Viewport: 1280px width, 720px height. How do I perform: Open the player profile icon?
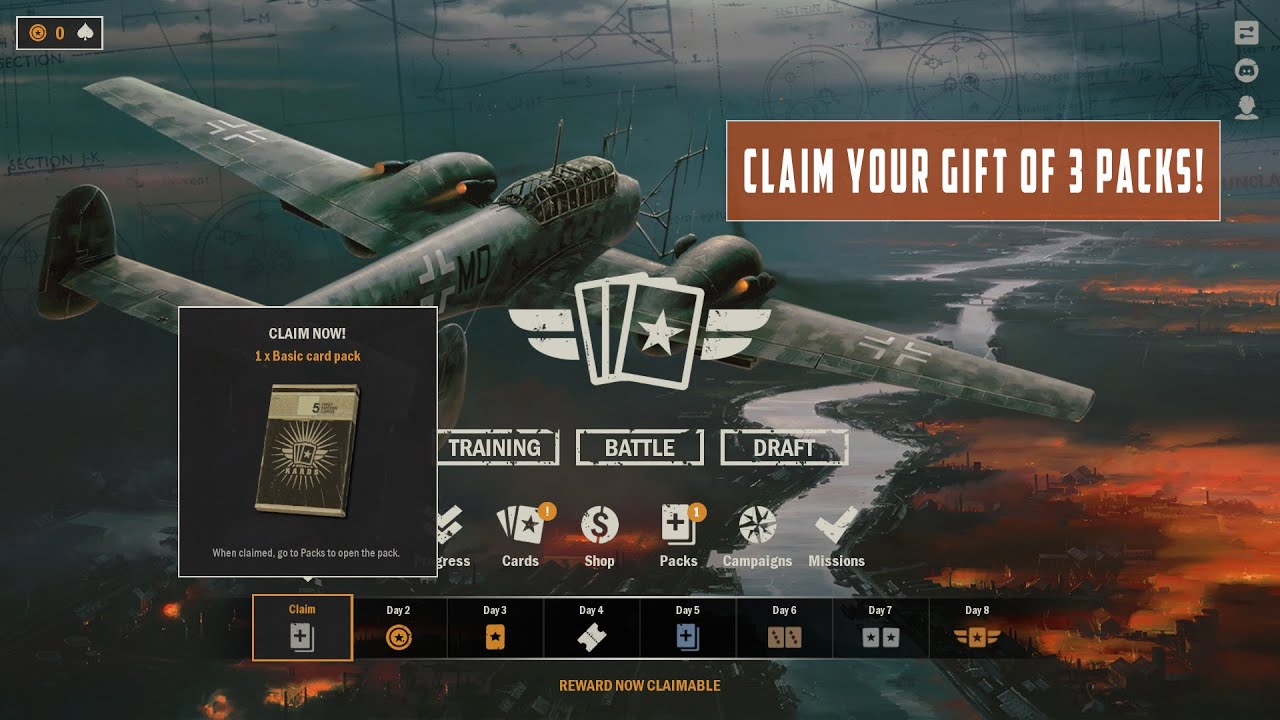coord(1246,107)
